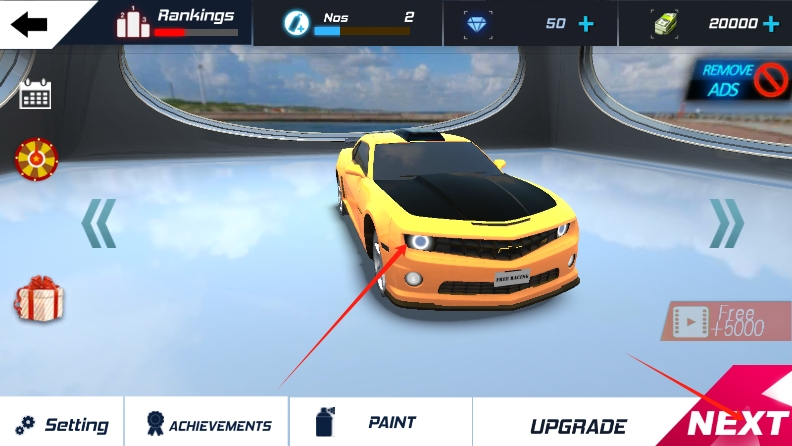The image size is (792, 446).
Task: Open the Setting menu
Action: point(62,424)
